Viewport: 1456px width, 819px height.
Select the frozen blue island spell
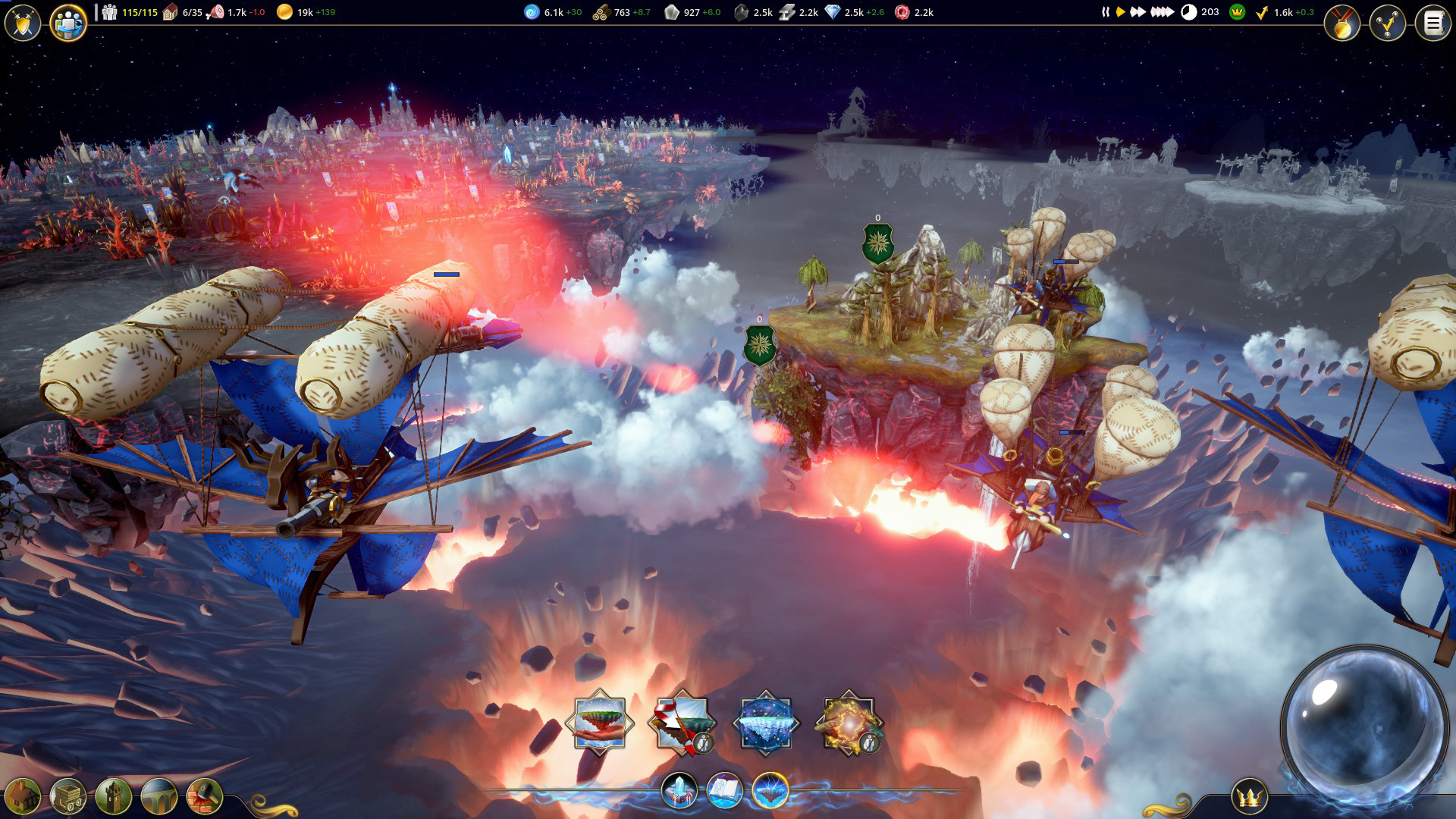pyautogui.click(x=766, y=723)
